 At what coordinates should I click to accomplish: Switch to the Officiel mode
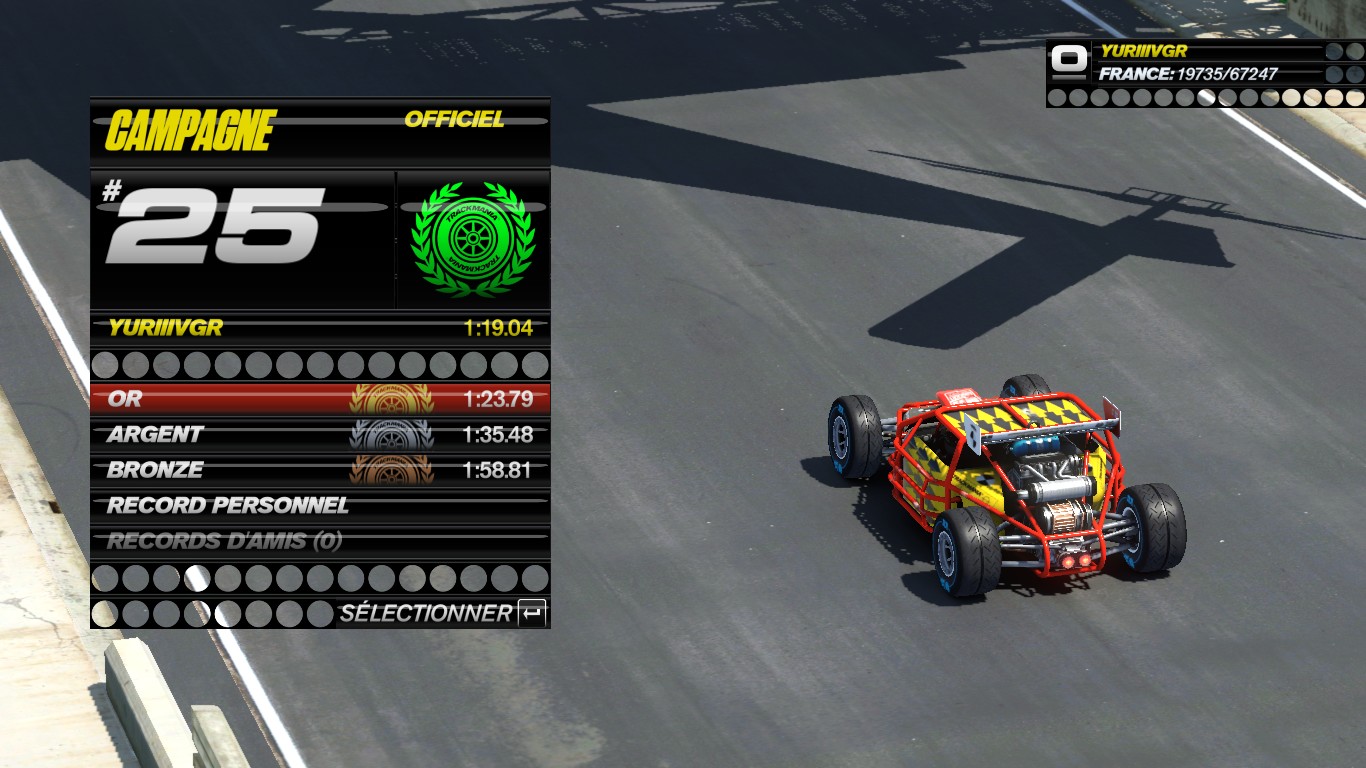[454, 120]
